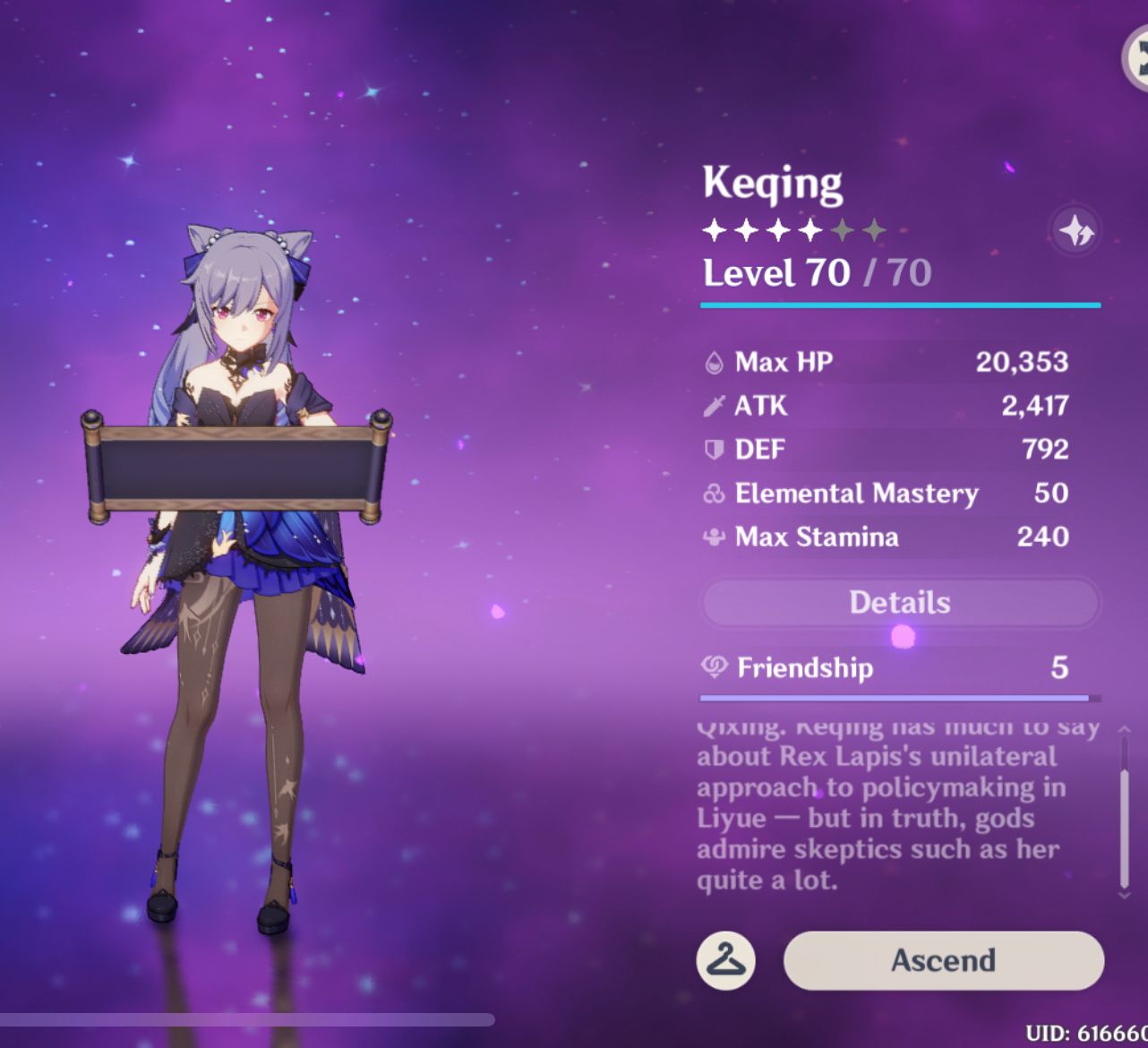
Task: Click the Max HP droplet icon
Action: point(713,362)
